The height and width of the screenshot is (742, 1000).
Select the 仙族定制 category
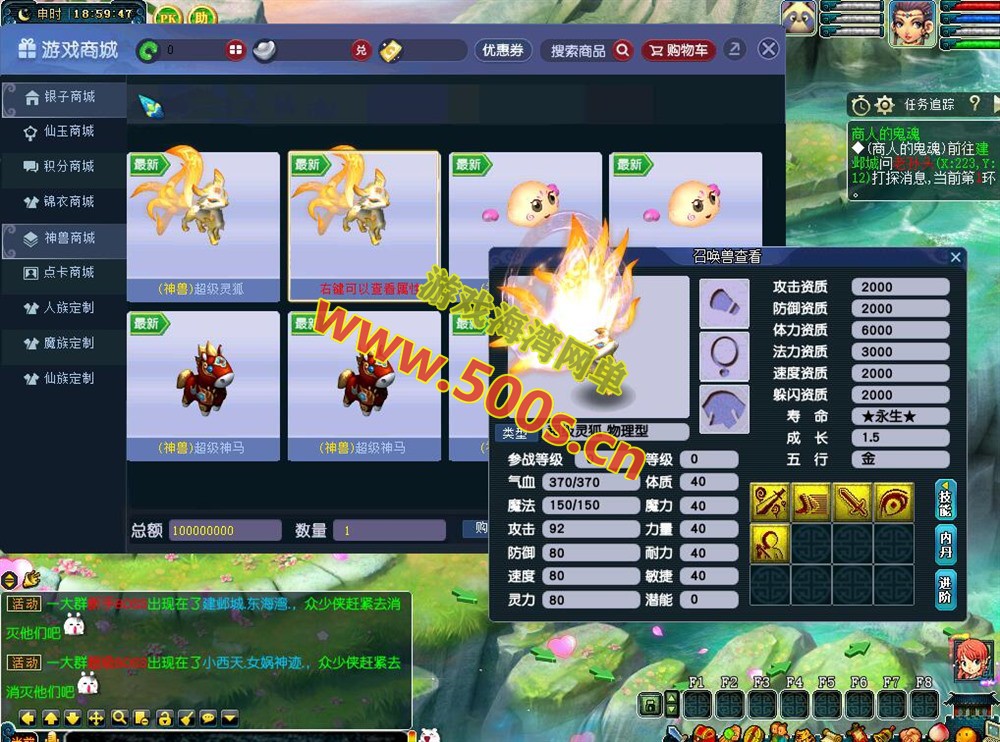[68, 379]
